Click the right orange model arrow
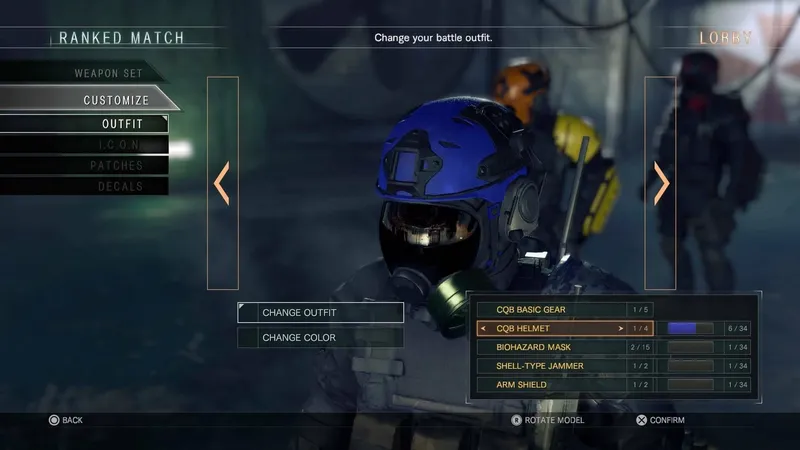The height and width of the screenshot is (450, 800). coord(661,183)
